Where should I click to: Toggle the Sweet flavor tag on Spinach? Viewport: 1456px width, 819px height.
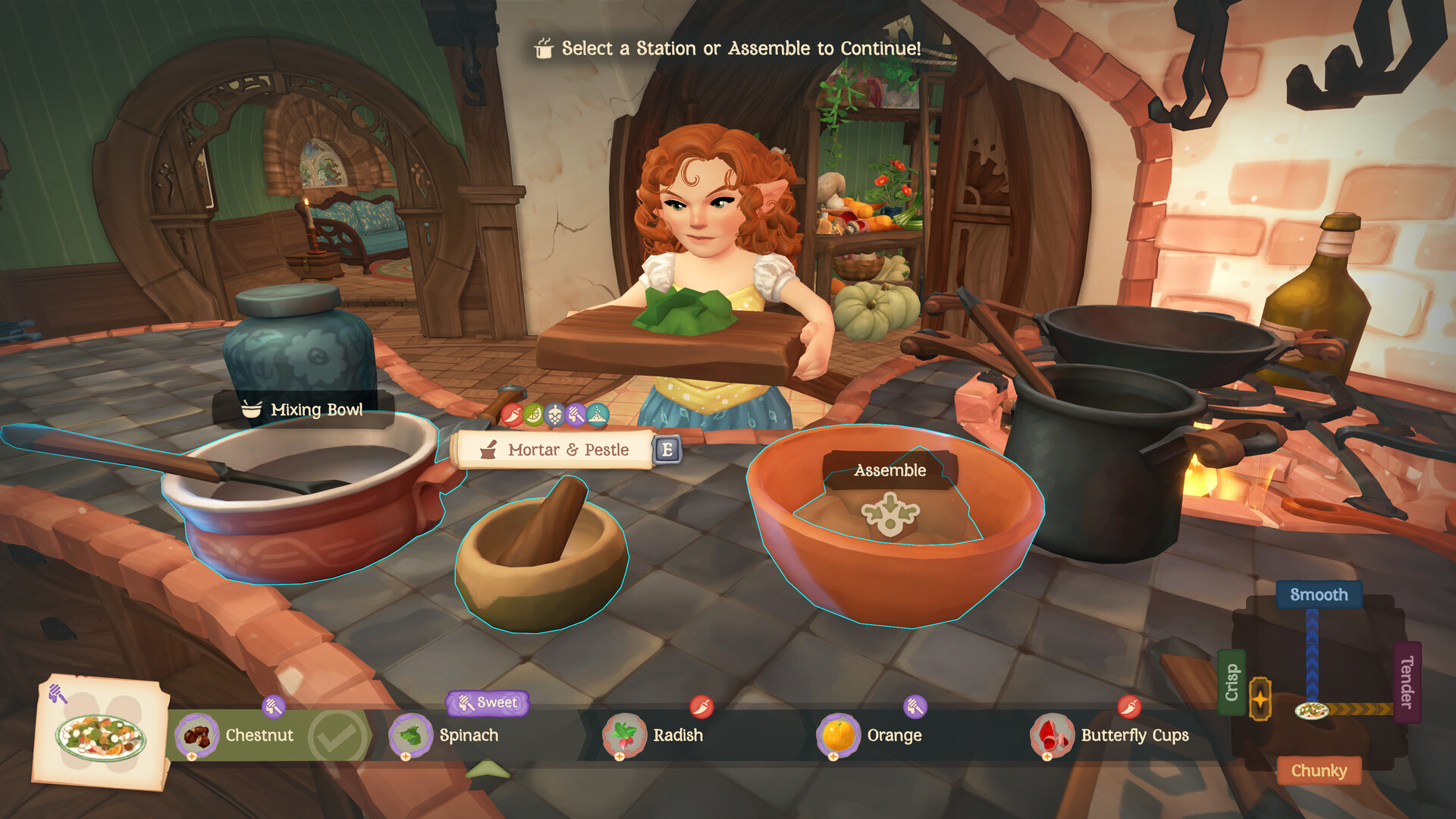(x=488, y=703)
